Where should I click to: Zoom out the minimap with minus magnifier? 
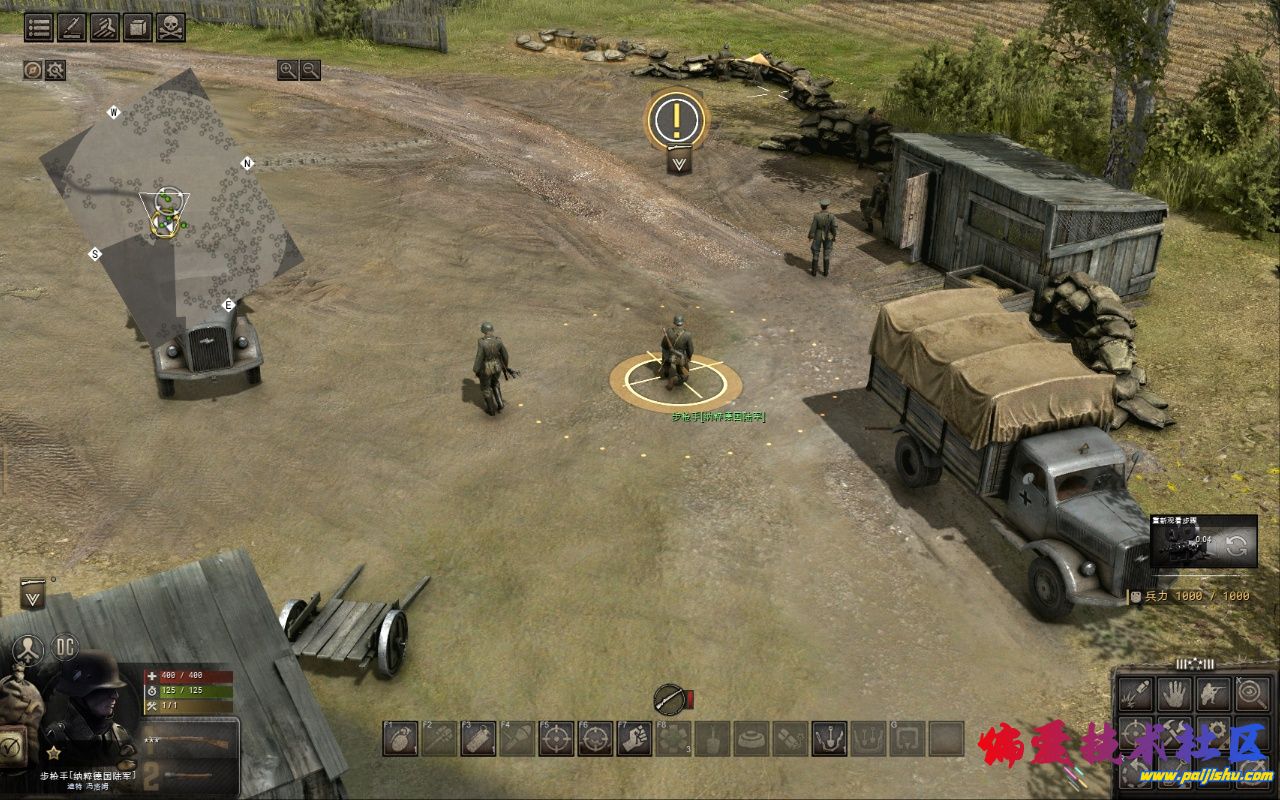coord(311,69)
